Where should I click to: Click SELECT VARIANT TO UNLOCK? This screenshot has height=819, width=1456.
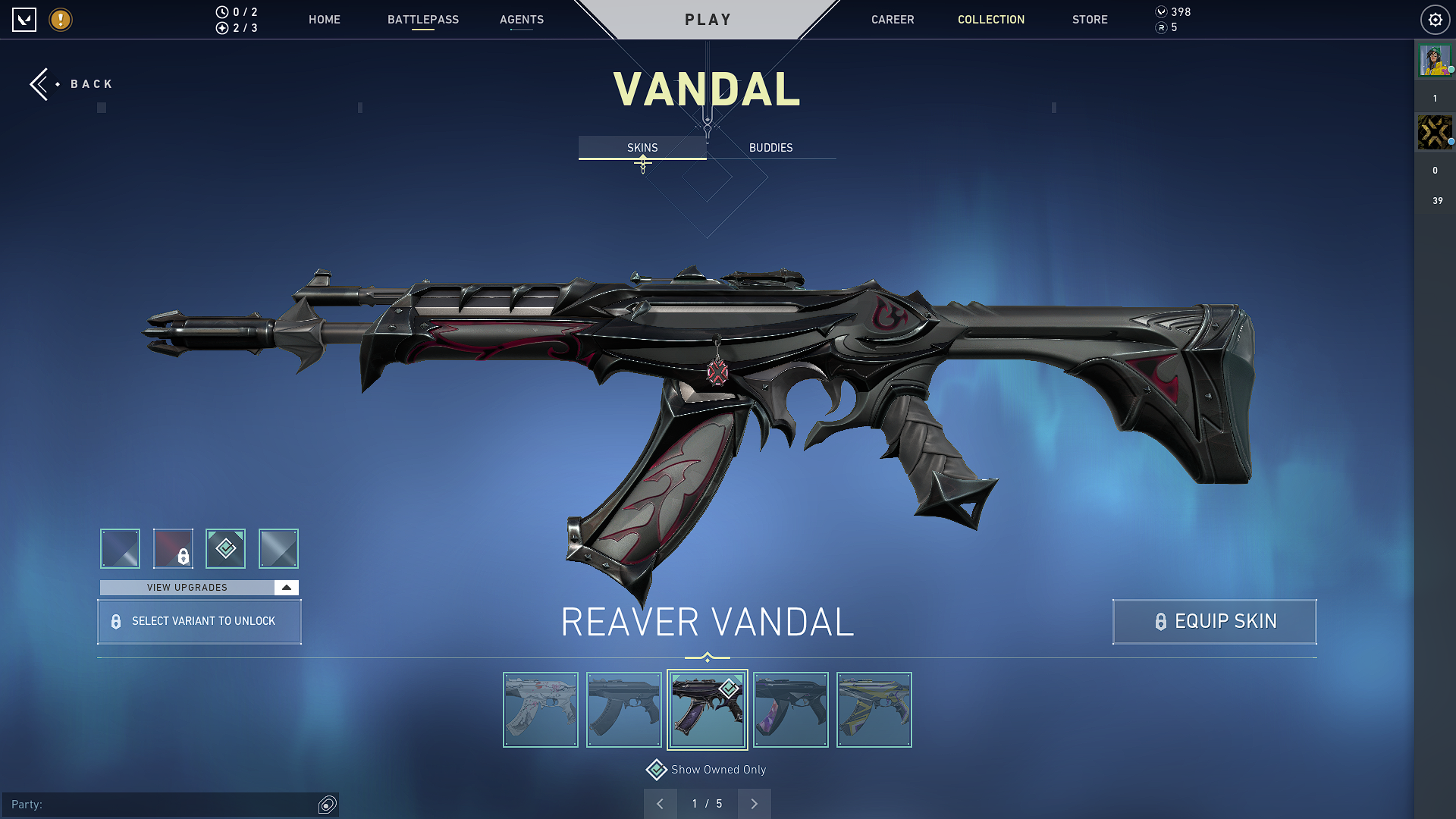pyautogui.click(x=199, y=621)
